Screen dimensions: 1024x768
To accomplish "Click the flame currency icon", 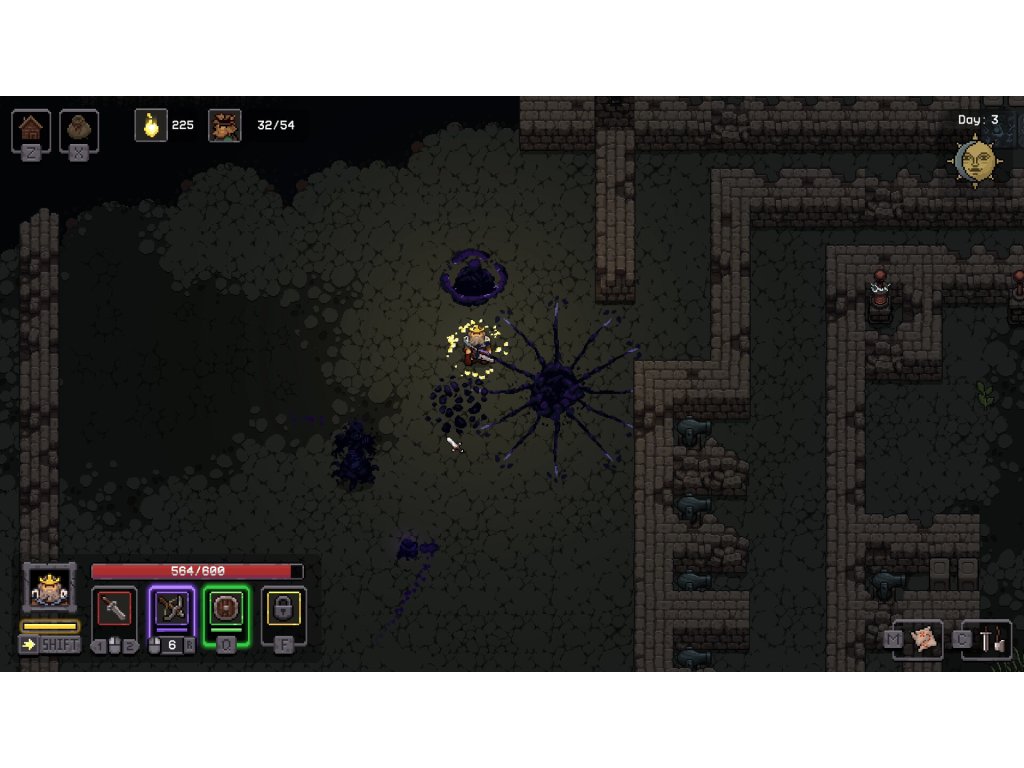I will click(151, 125).
